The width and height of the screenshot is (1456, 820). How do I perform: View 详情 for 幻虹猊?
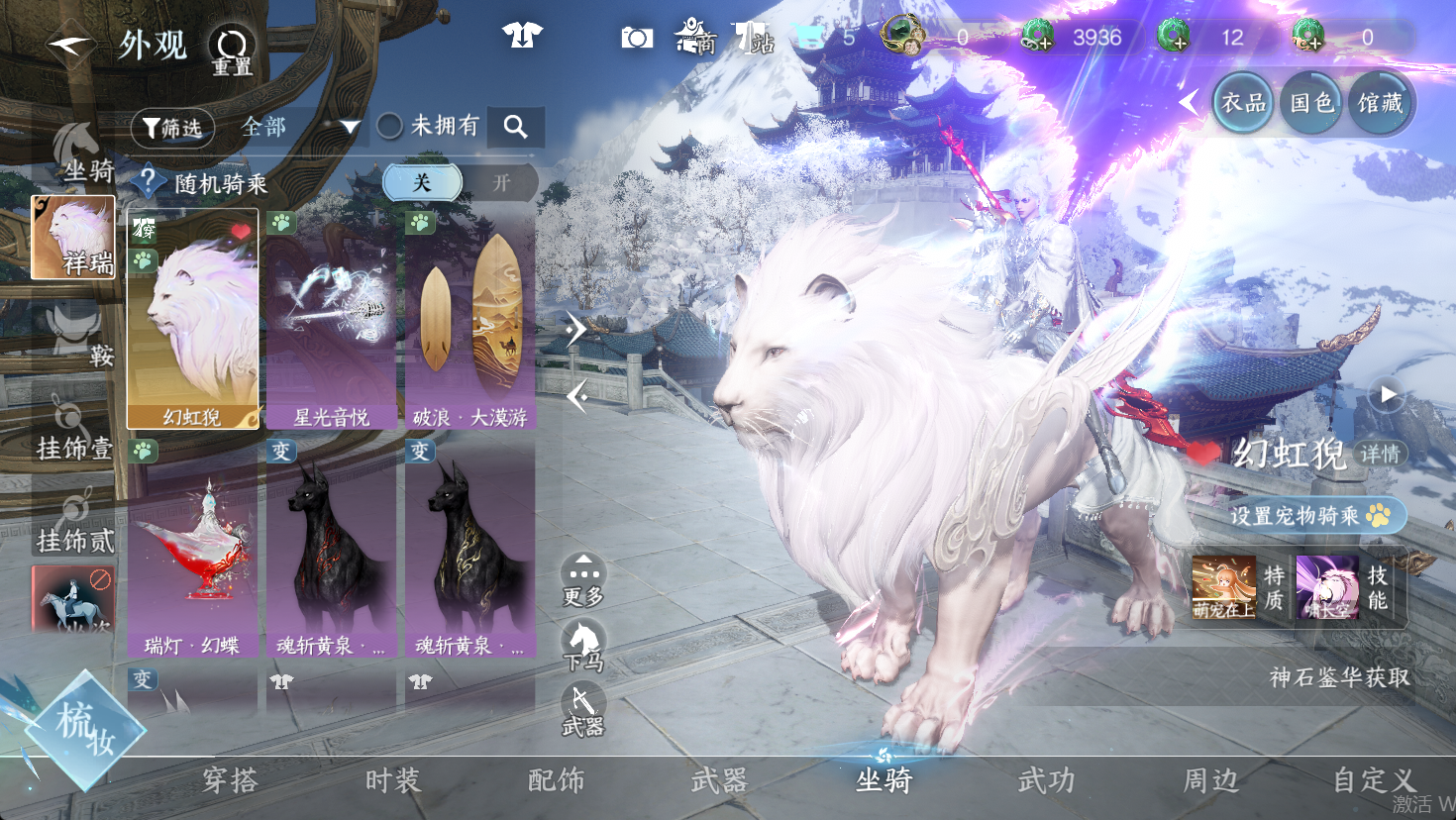[1380, 454]
